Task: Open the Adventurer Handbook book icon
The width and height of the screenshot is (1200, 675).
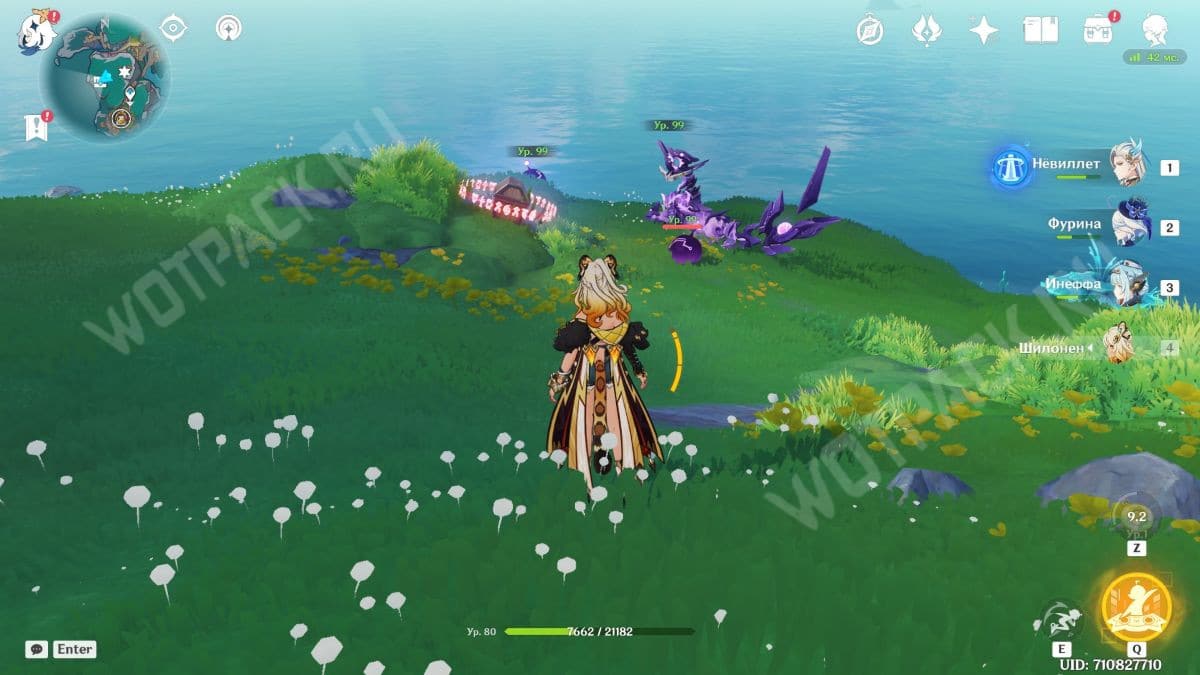Action: (x=1041, y=30)
